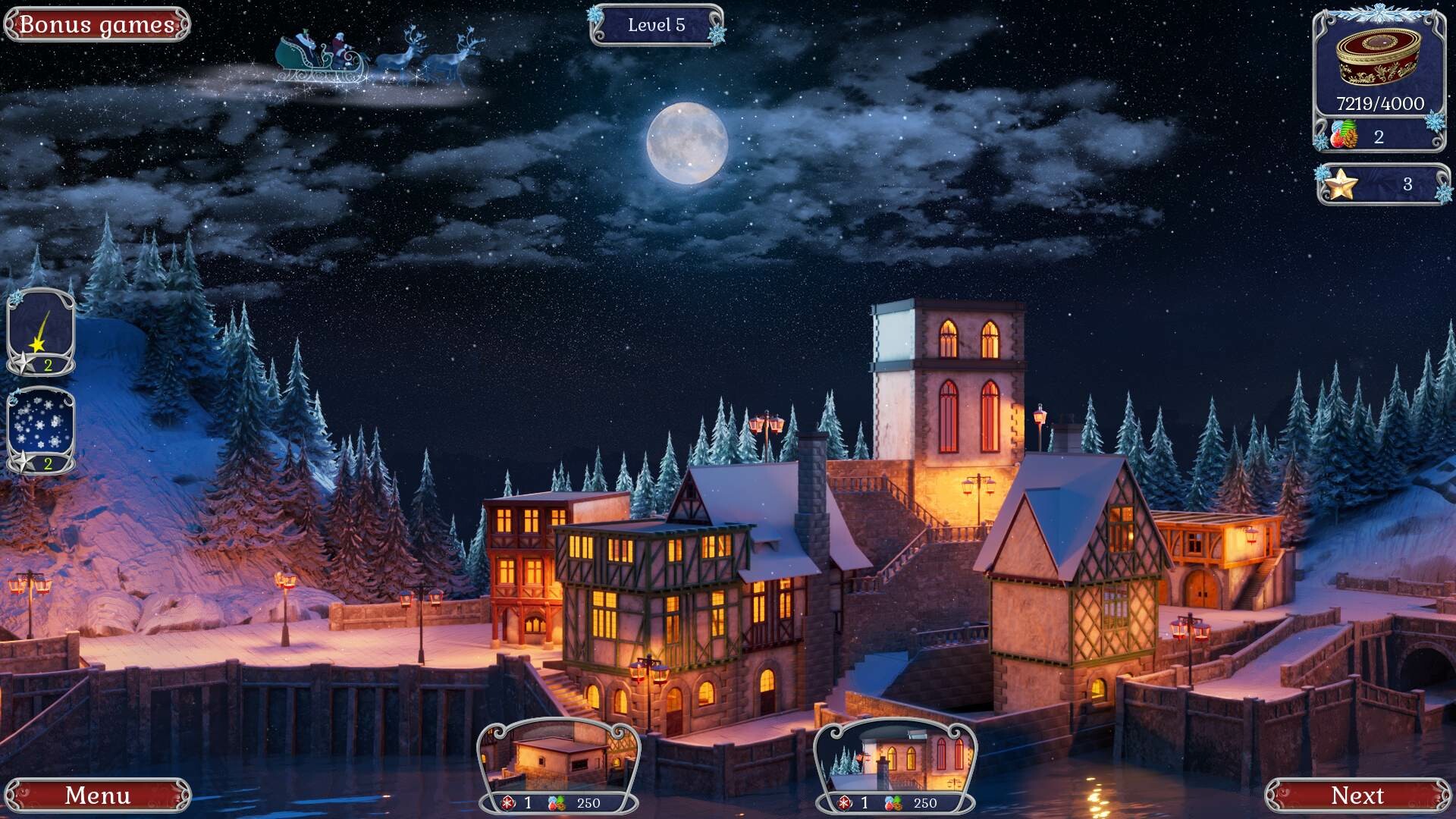Image resolution: width=1456 pixels, height=819 pixels.
Task: Purchase the left dock building upgrade
Action: [558, 758]
